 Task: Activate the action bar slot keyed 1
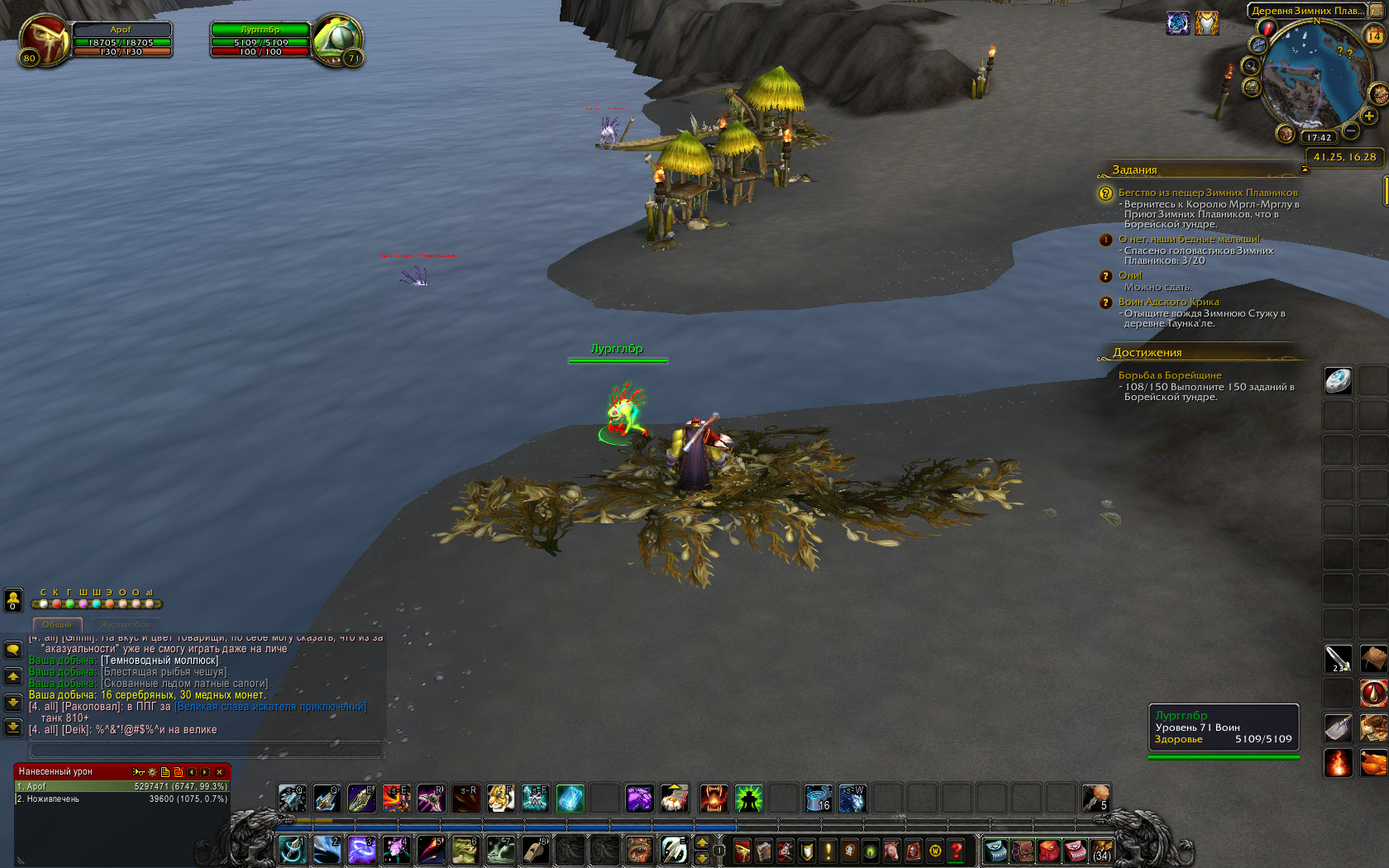pos(292,850)
